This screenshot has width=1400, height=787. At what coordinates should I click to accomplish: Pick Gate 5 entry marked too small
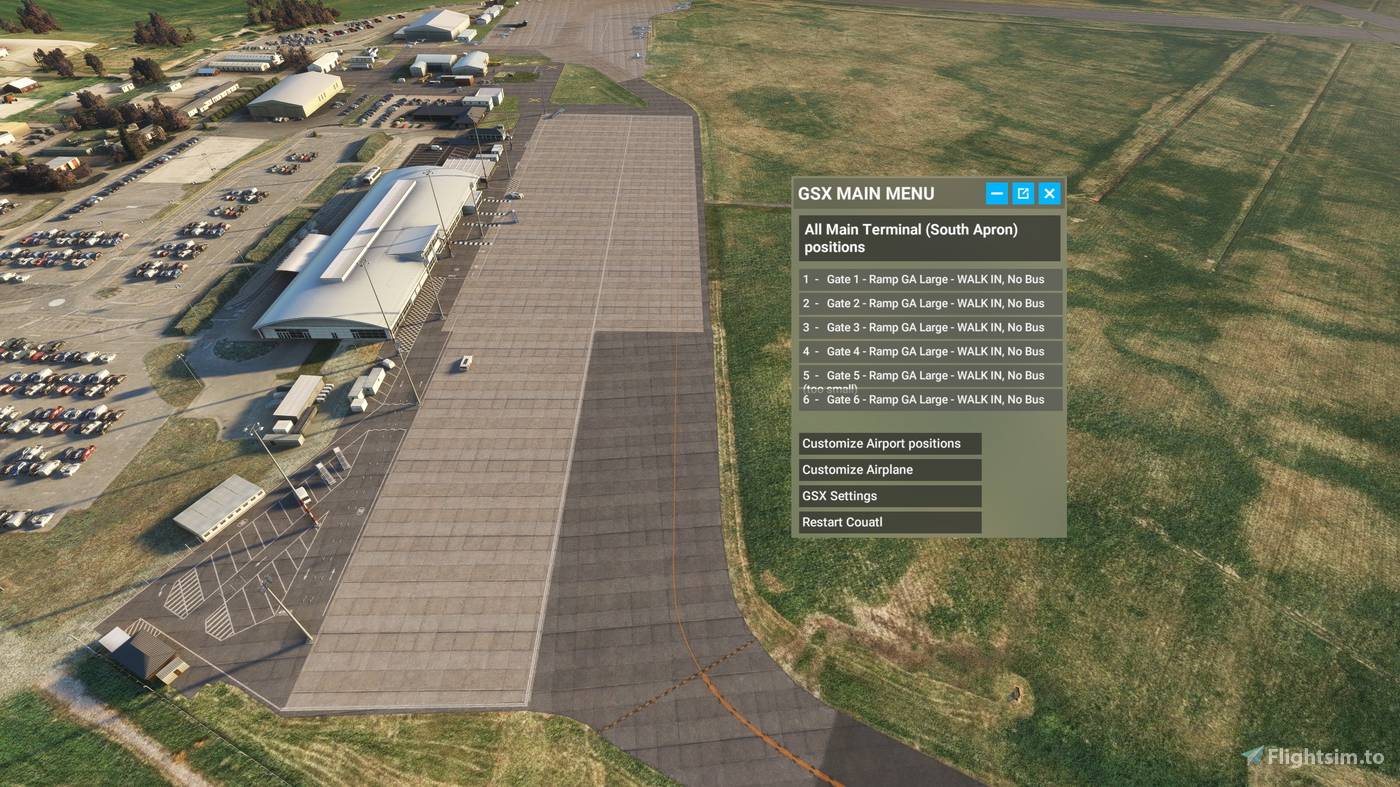tap(930, 378)
